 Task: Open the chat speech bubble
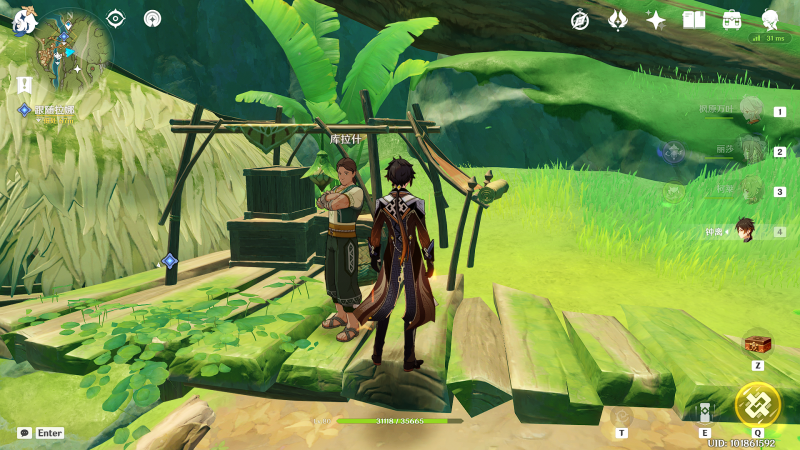coord(24,433)
